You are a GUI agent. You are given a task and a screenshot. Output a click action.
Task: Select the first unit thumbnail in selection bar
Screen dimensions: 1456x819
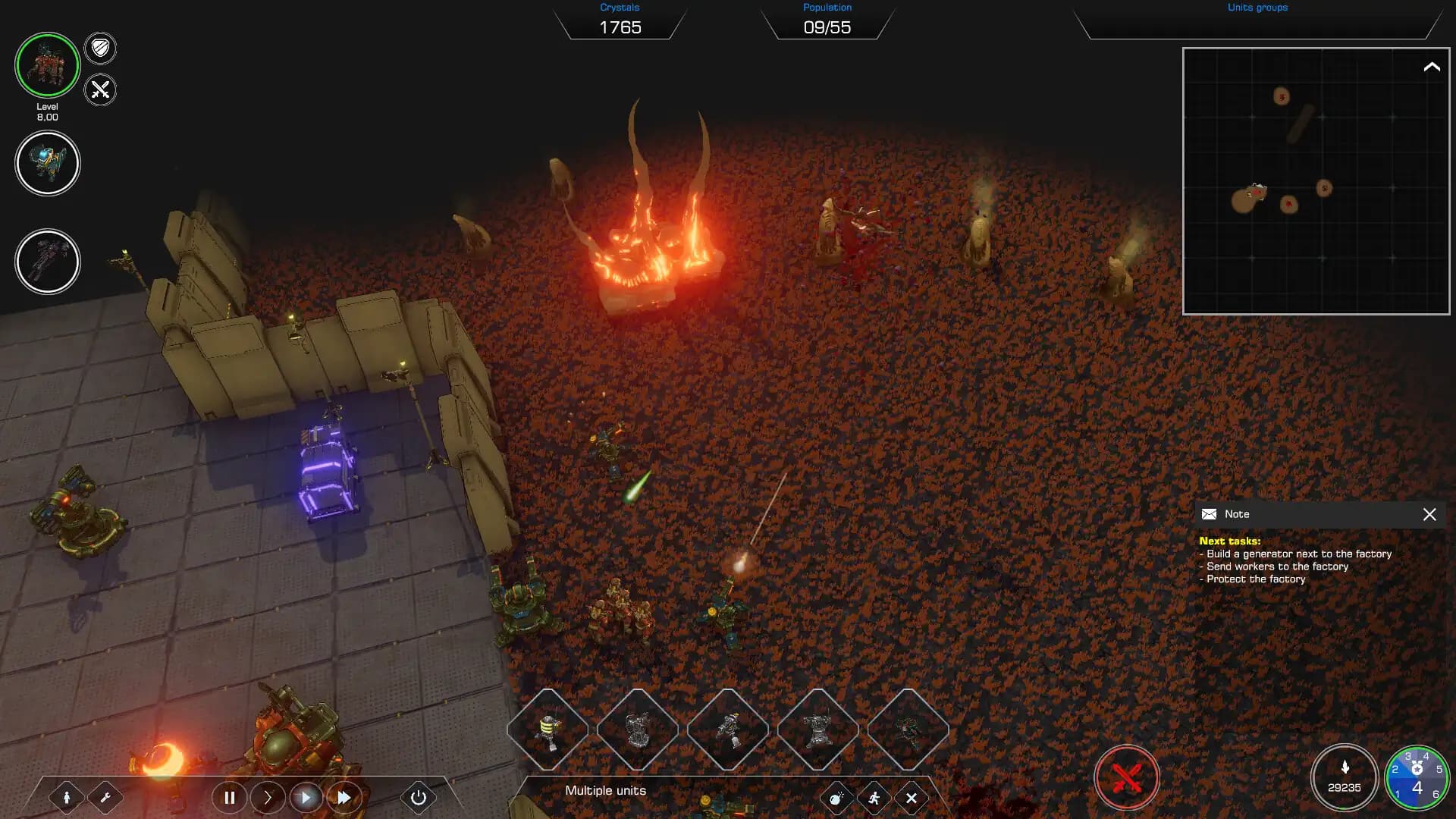click(x=548, y=730)
